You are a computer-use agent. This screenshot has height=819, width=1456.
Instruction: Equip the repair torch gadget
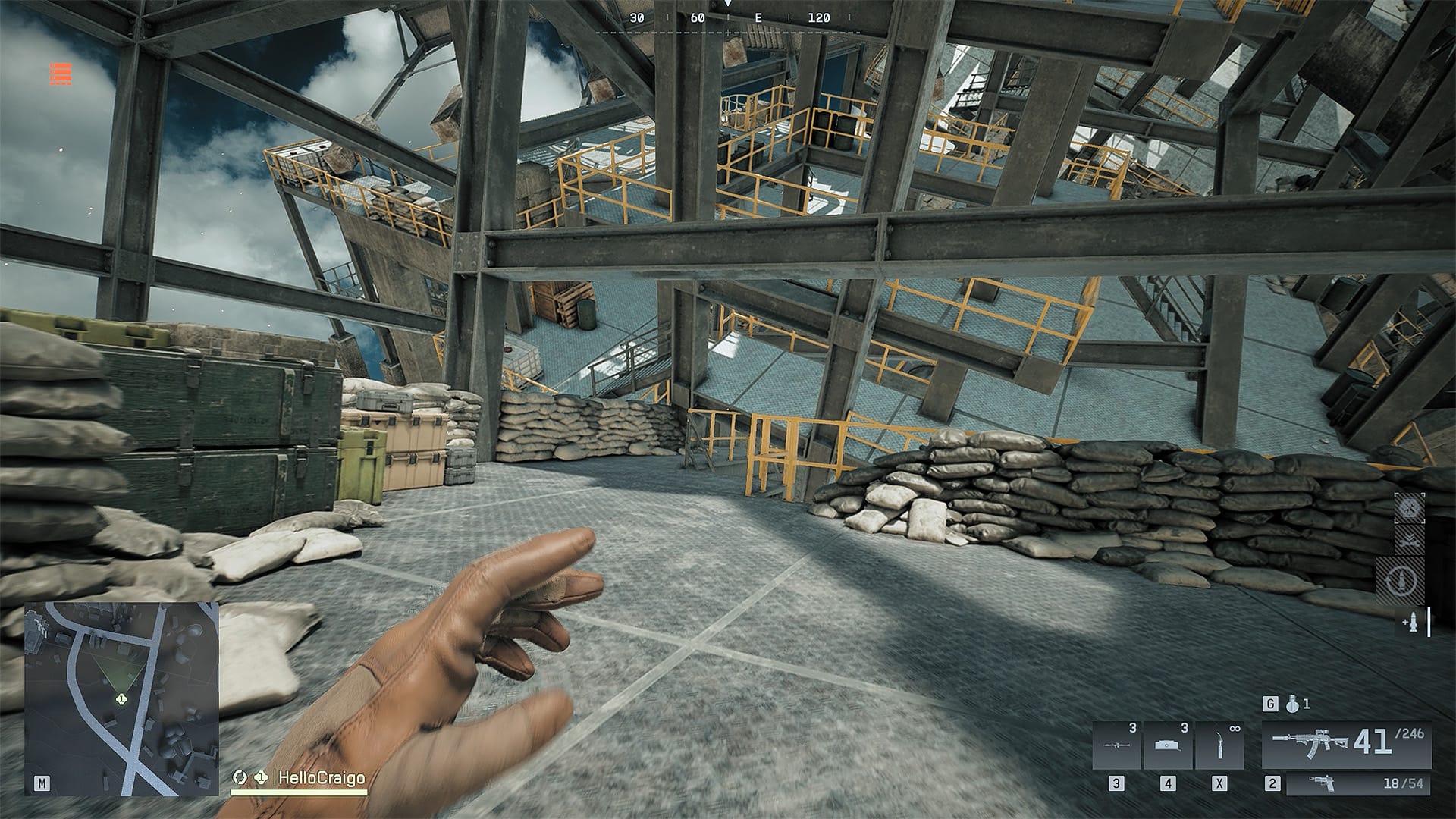pyautogui.click(x=1219, y=745)
